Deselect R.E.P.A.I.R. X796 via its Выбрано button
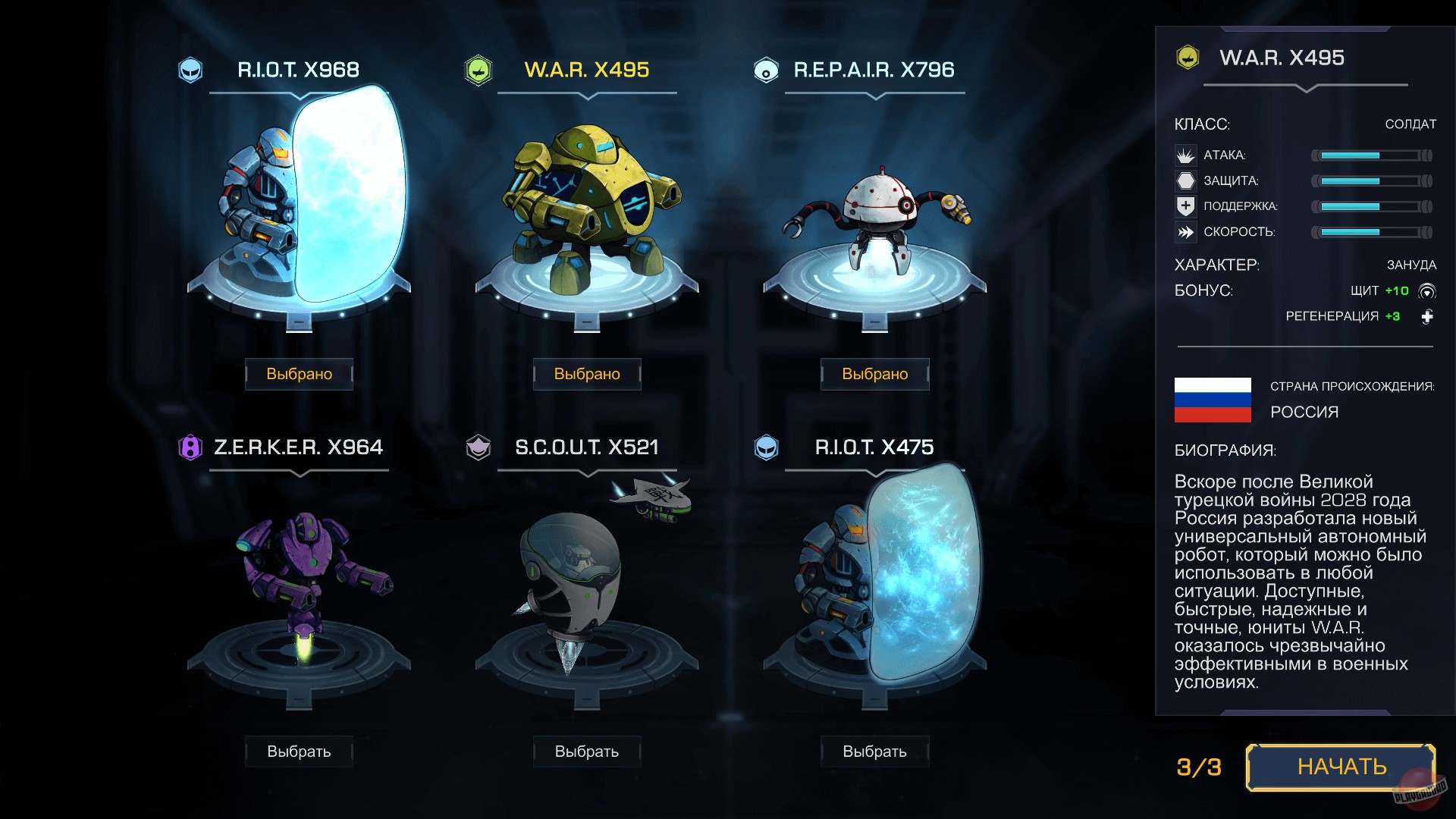 tap(874, 373)
